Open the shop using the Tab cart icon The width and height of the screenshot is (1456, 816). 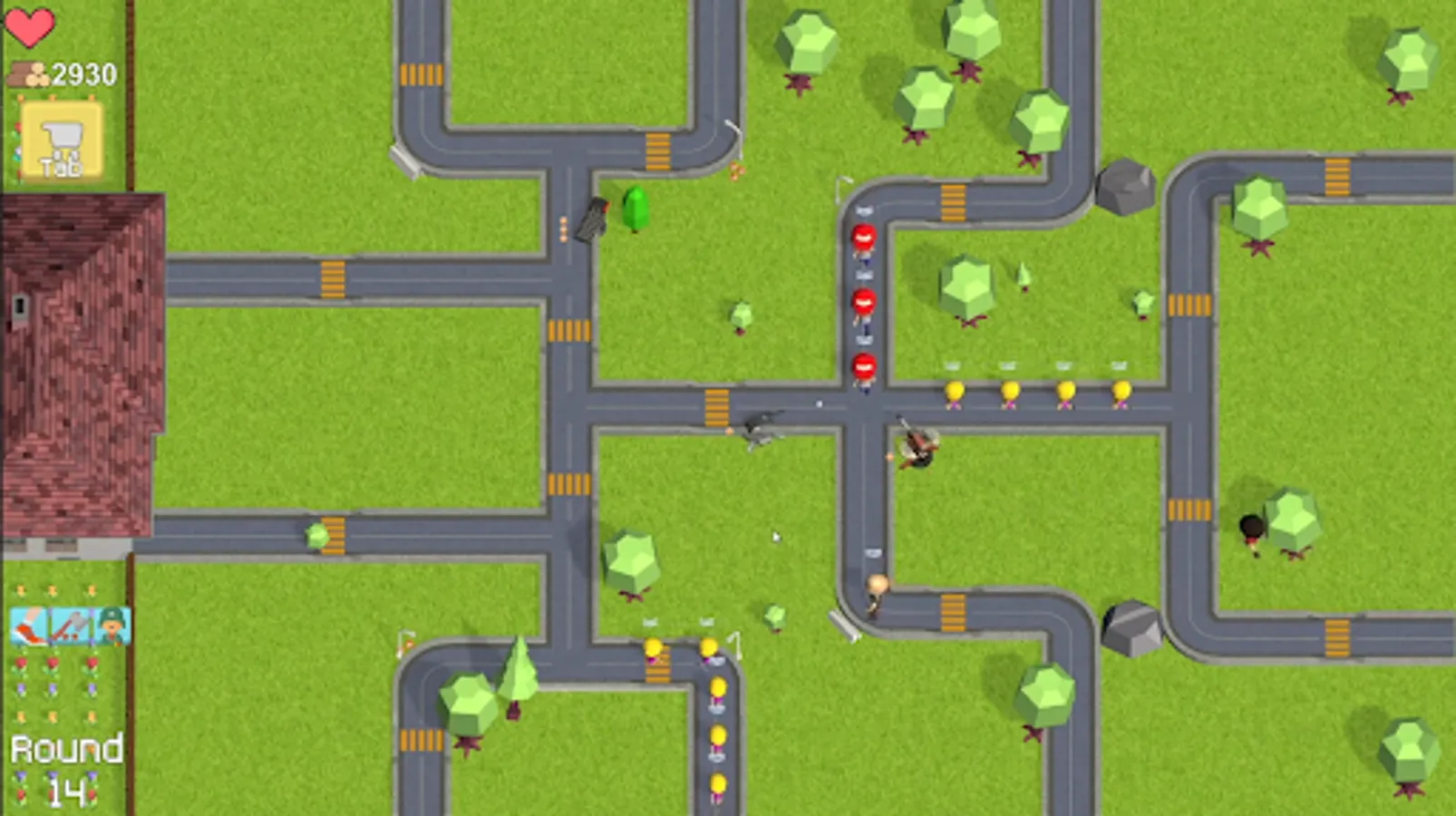pos(60,141)
